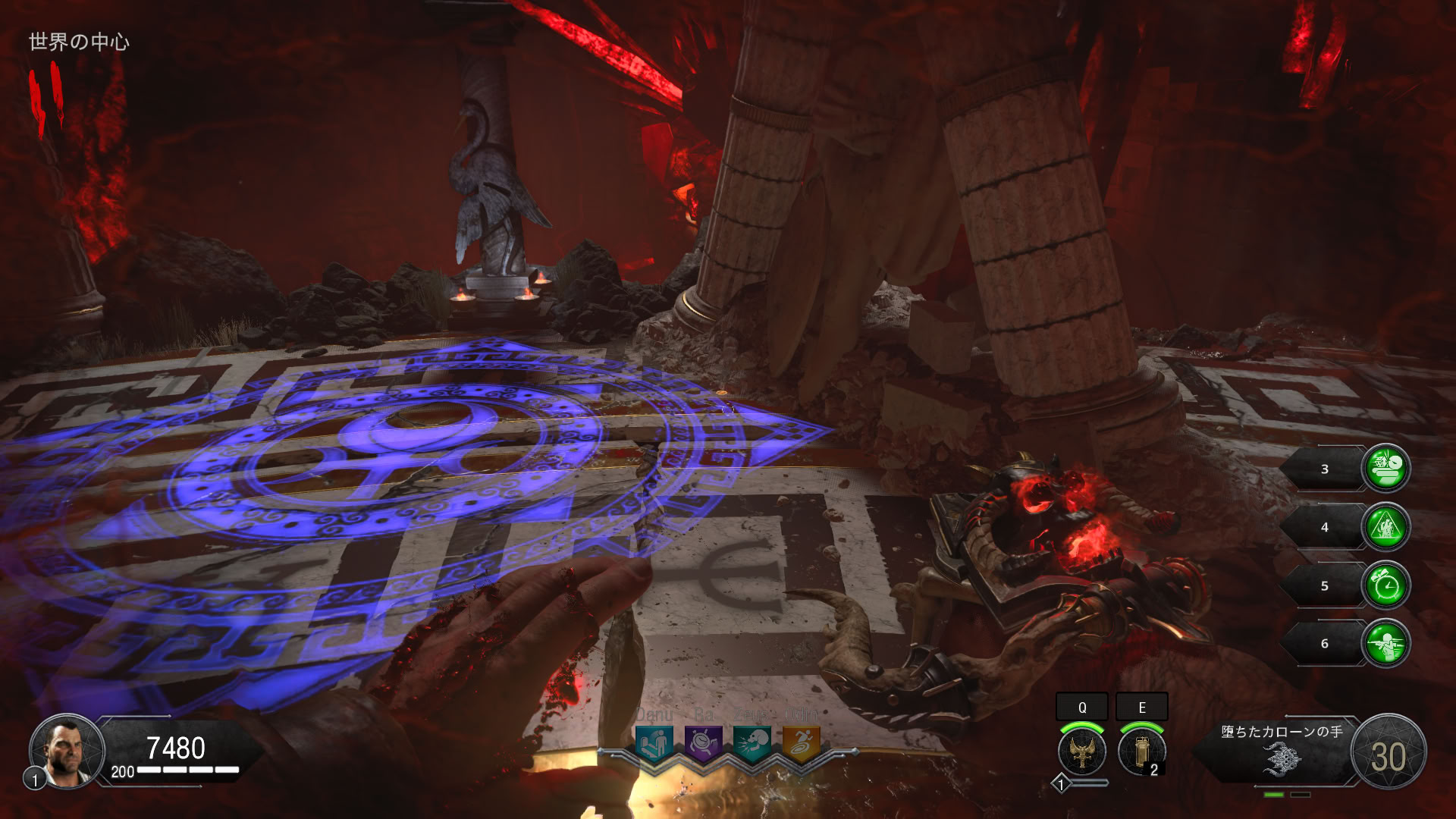Use the golden lethal equipment icon

click(1141, 751)
